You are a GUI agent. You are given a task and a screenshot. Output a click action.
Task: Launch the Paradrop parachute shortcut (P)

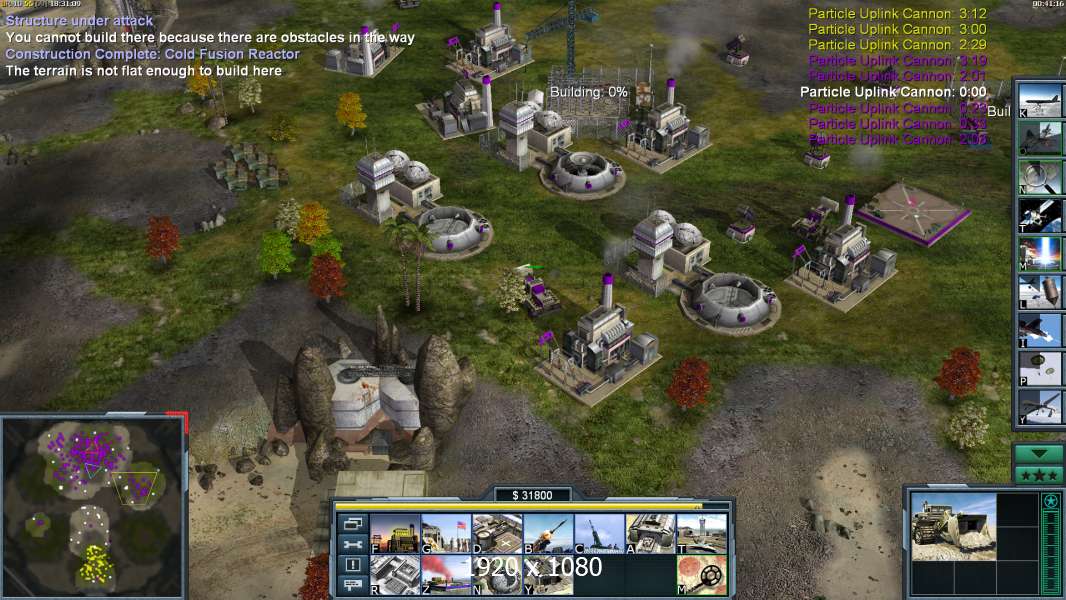coord(1041,368)
